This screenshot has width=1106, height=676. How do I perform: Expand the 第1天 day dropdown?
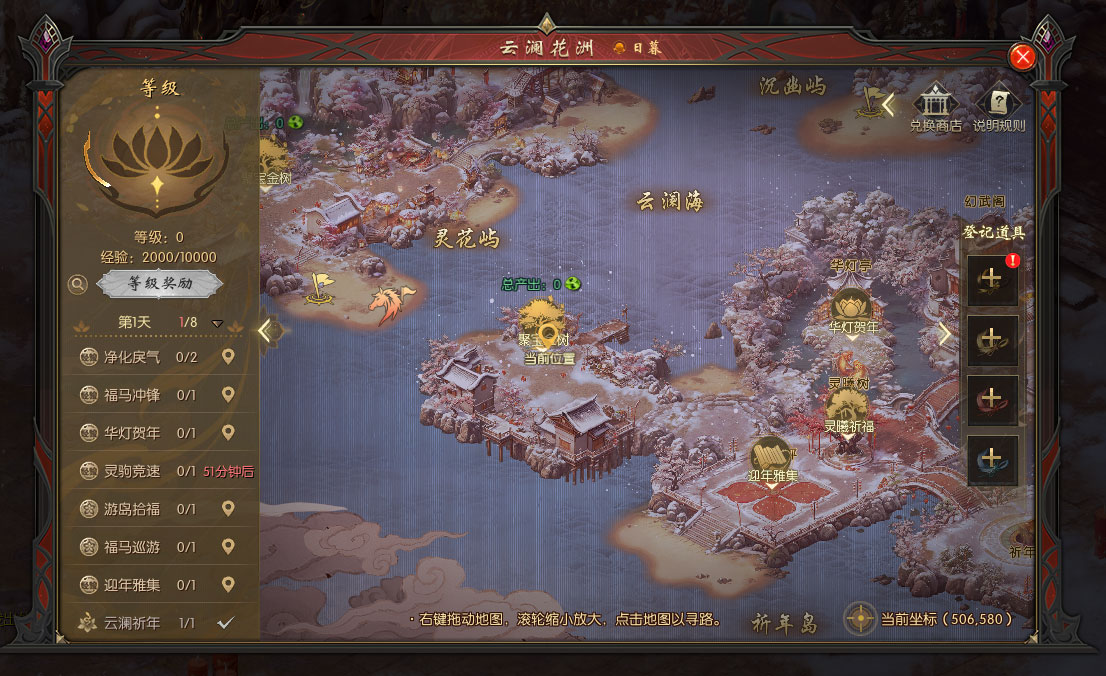point(217,324)
